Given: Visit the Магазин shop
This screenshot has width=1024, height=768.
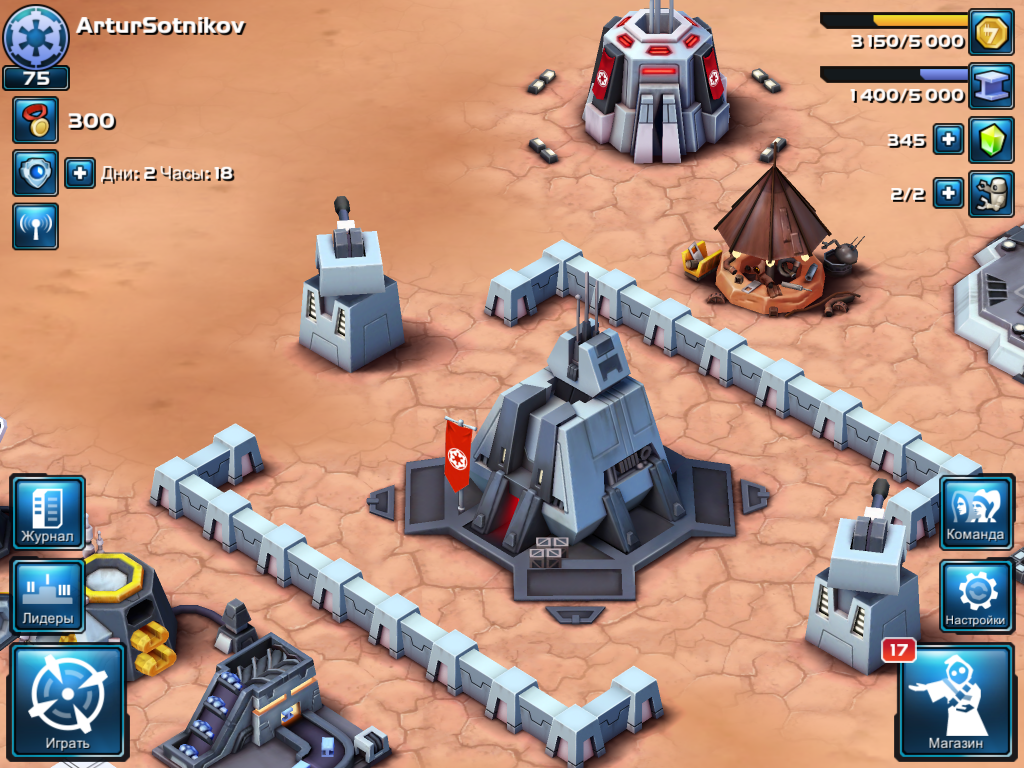Looking at the screenshot, I should coord(955,703).
